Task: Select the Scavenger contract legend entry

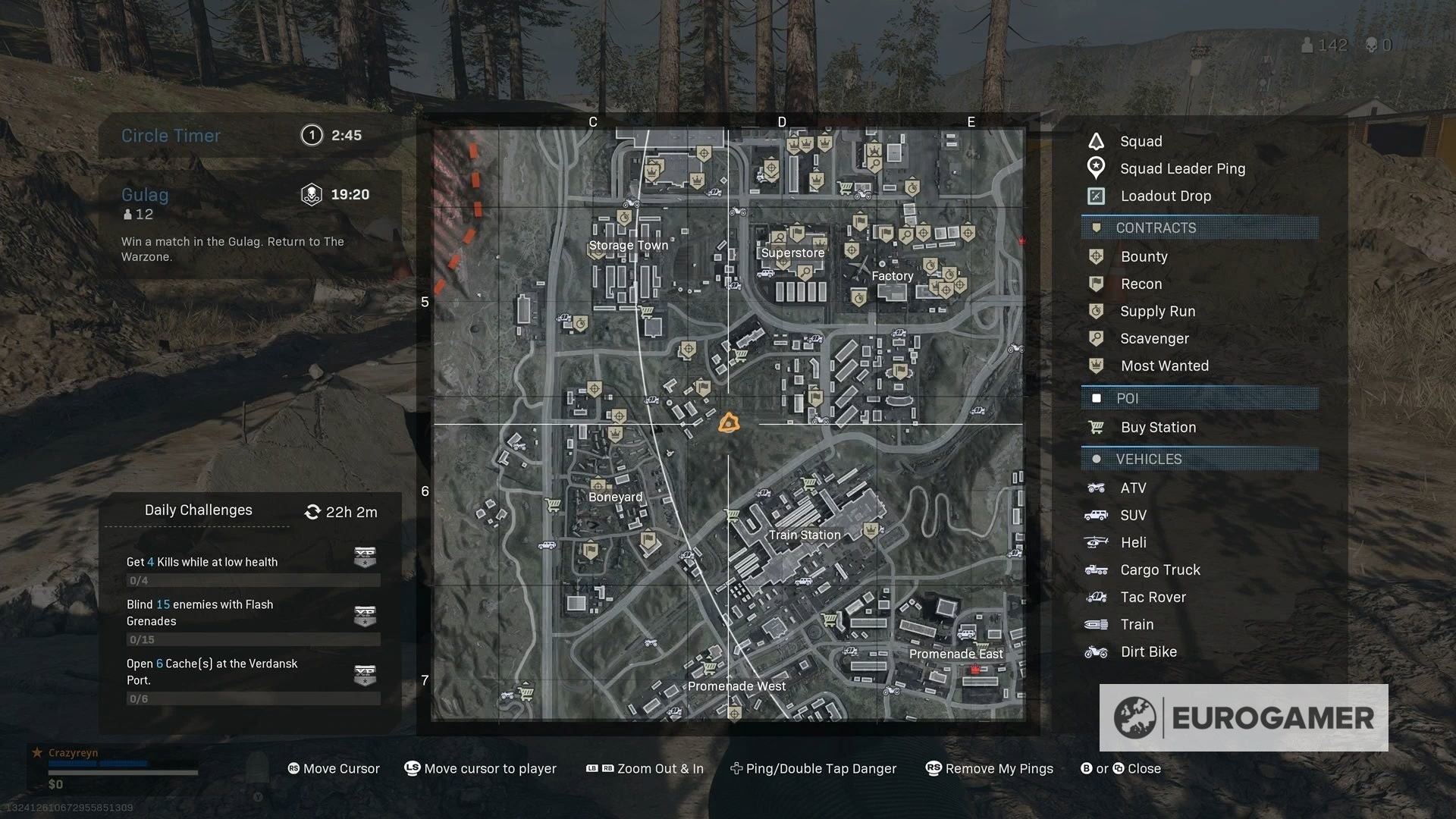Action: (x=1154, y=339)
